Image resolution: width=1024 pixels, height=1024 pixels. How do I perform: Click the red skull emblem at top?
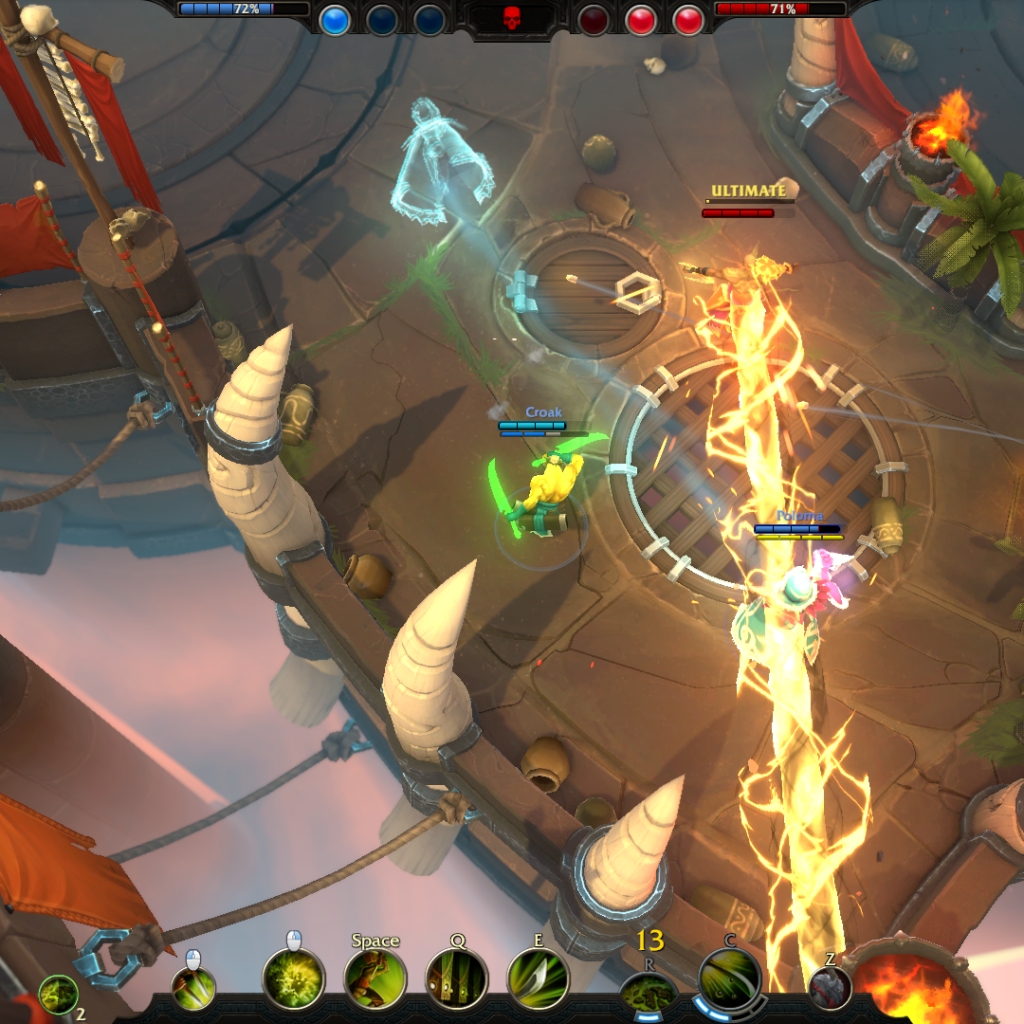click(511, 18)
